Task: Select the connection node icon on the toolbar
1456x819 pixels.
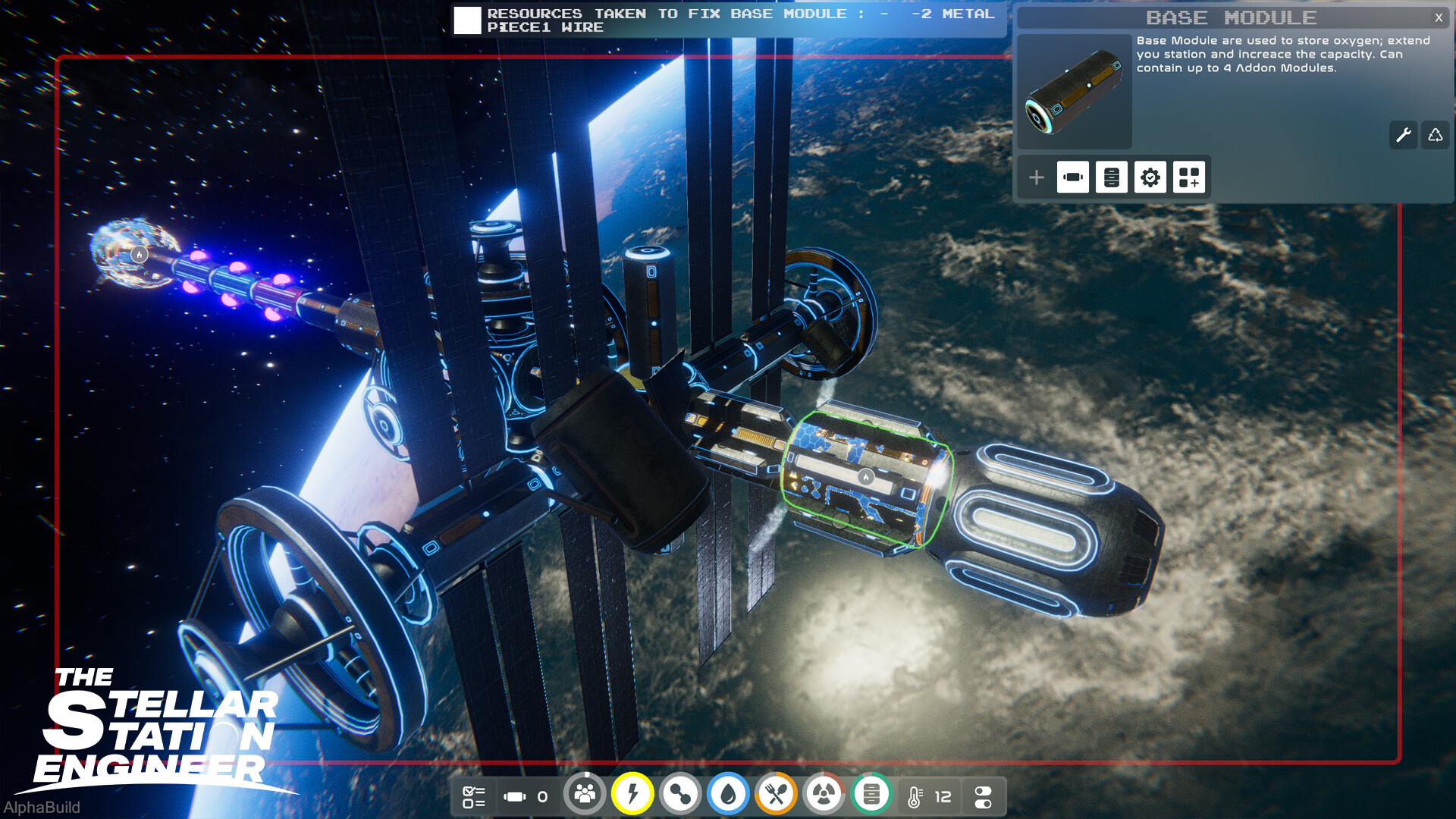Action: [x=680, y=795]
